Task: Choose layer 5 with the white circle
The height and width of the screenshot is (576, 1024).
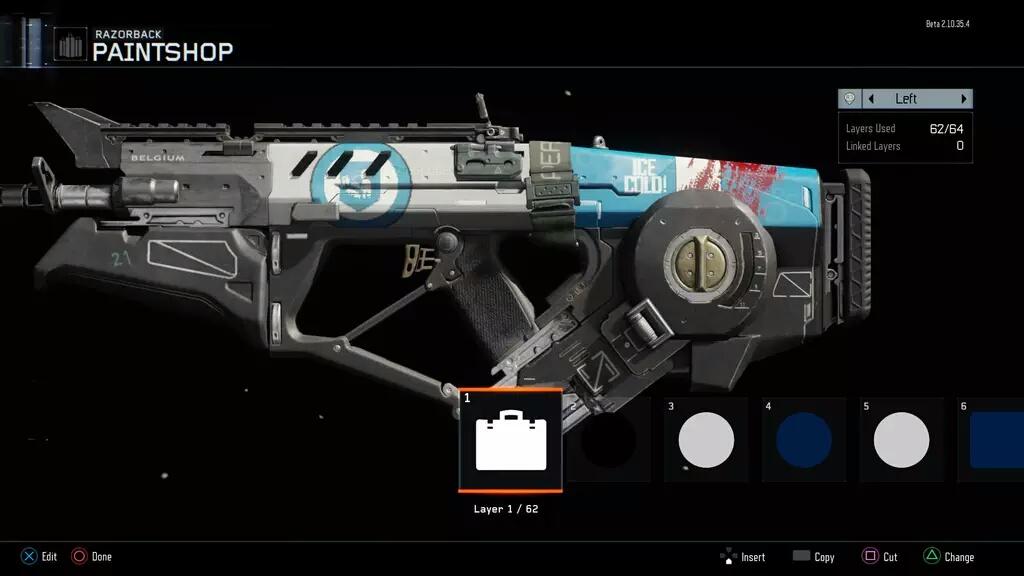Action: tap(901, 440)
